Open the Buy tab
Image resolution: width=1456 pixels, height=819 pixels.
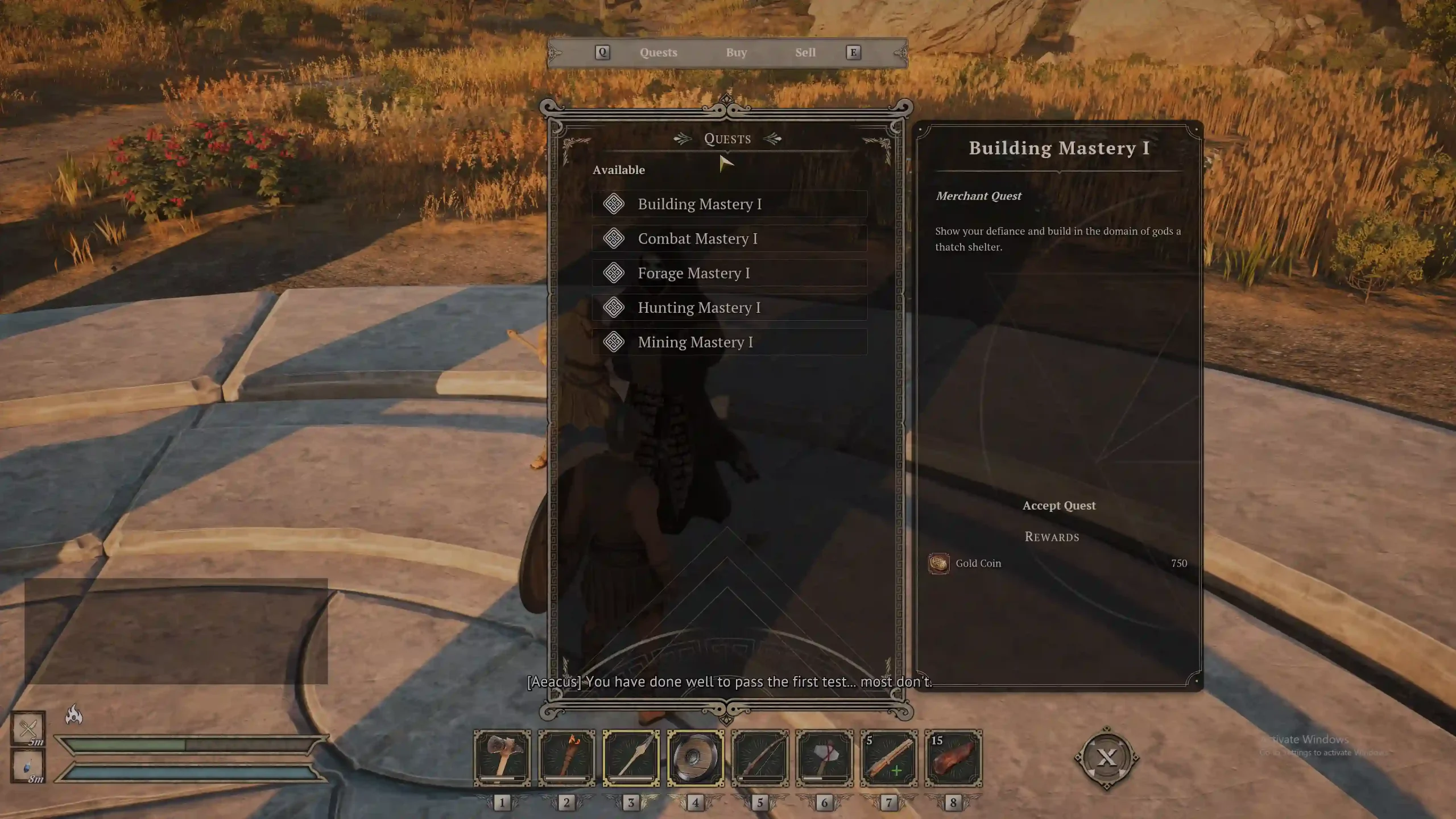(x=736, y=53)
